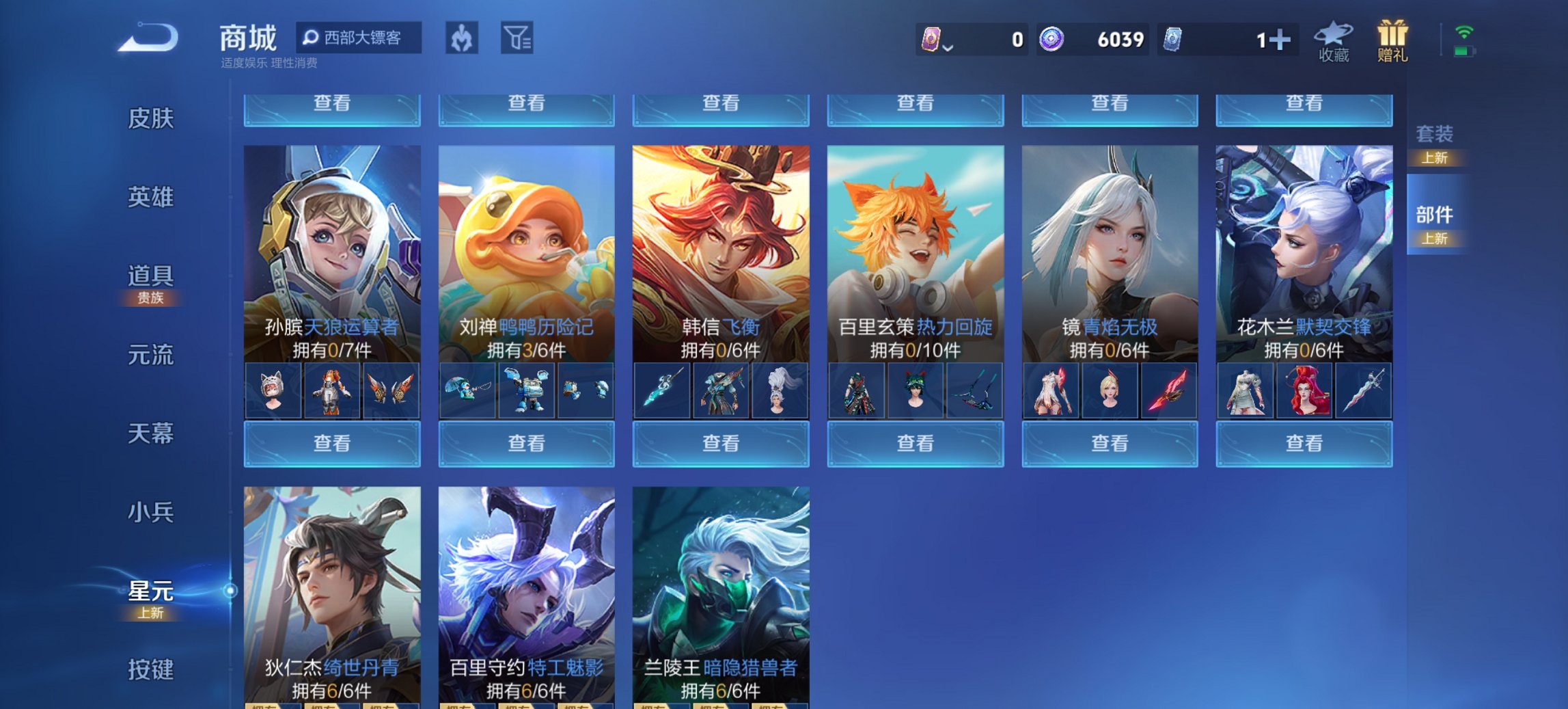The image size is (1568, 709).
Task: Expand the card currency dropdown chevron
Action: [947, 46]
